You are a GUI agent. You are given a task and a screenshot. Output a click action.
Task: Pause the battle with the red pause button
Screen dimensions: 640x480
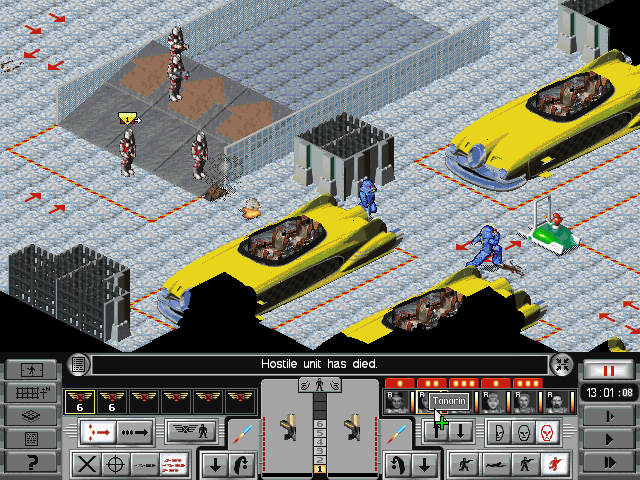(609, 370)
